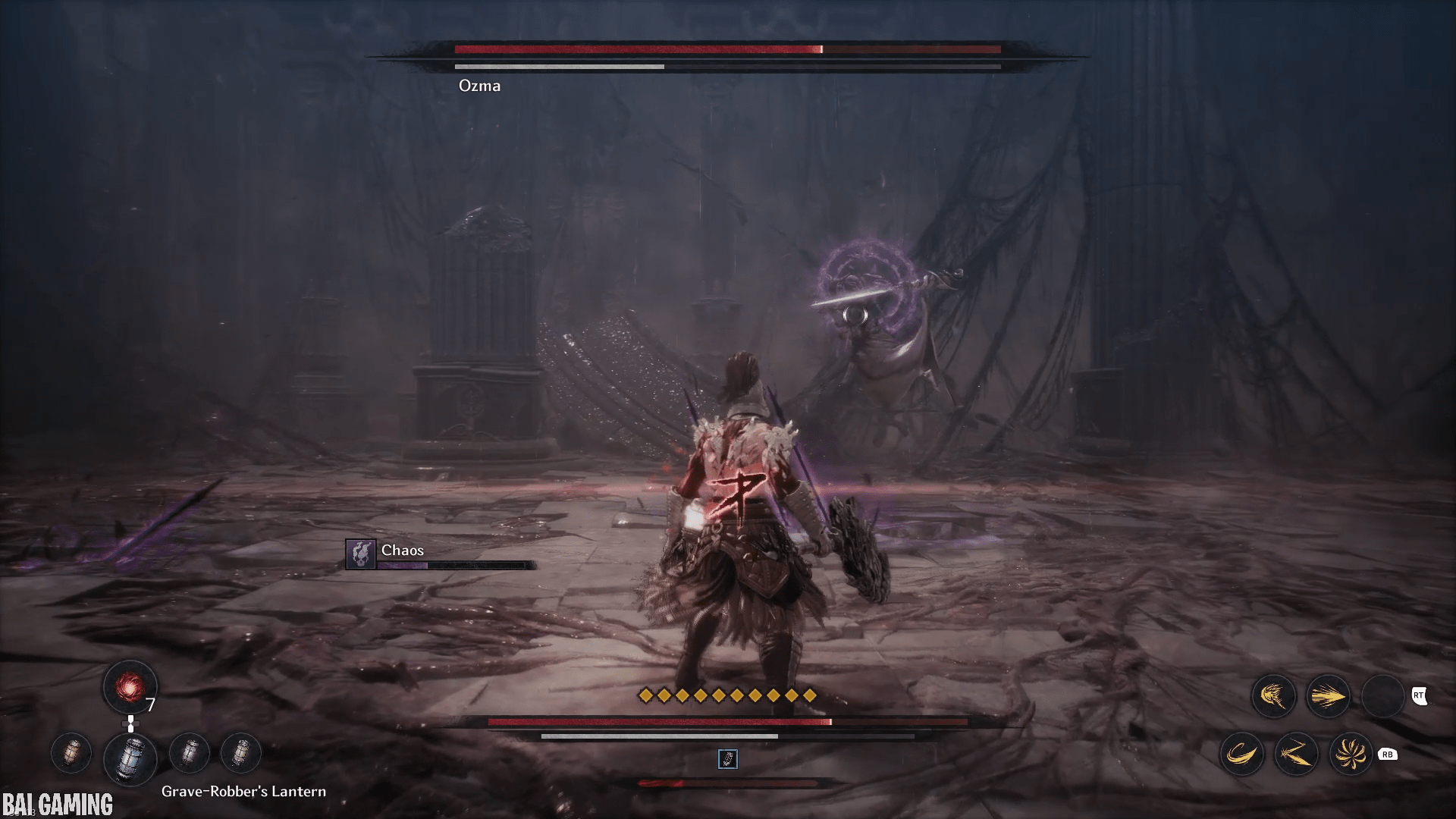Select the large blue Grave-Robber's Lantern slot
Viewport: 1456px width, 819px height.
click(x=130, y=757)
